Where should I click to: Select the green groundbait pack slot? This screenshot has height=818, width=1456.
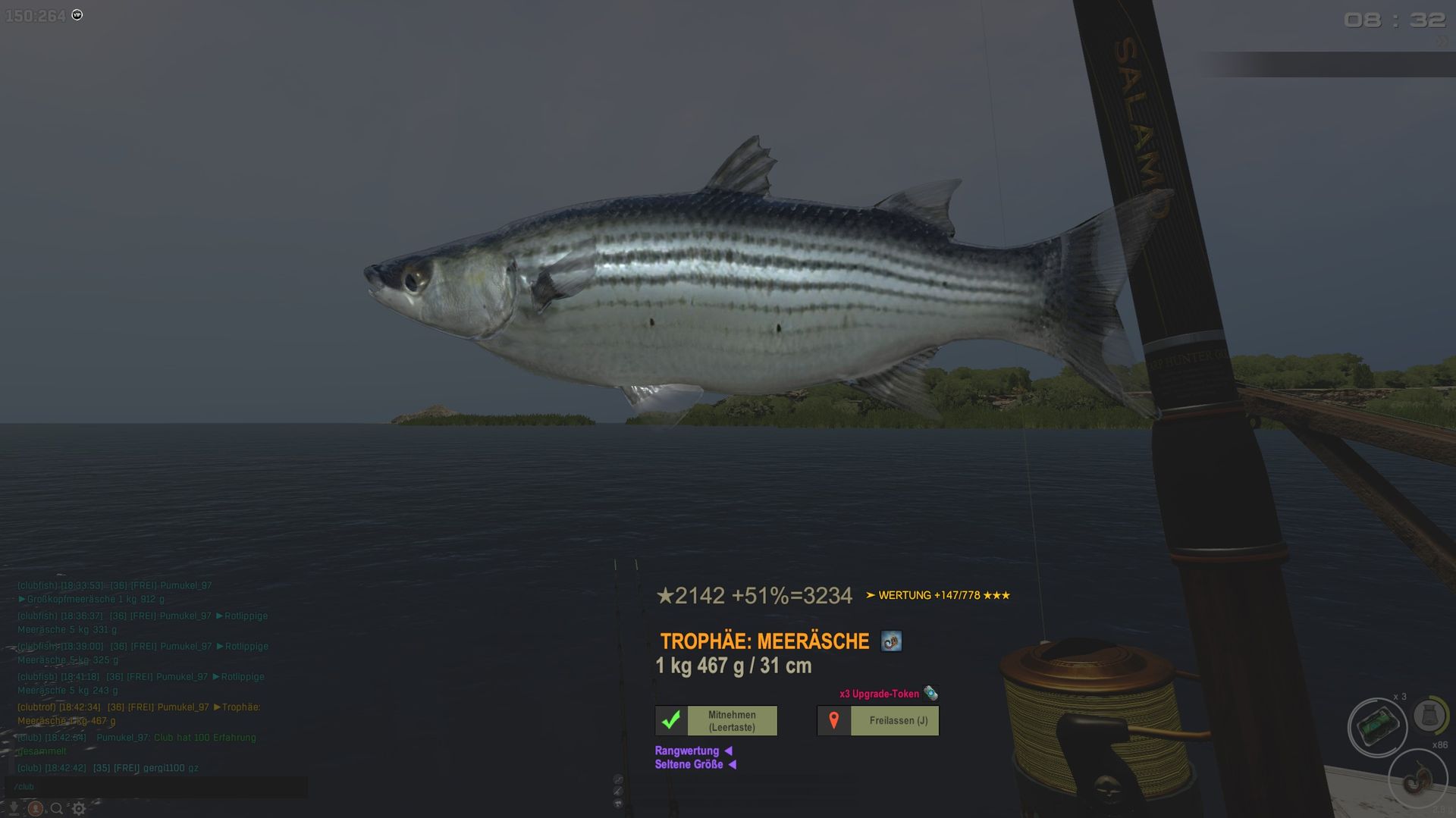pyautogui.click(x=1377, y=727)
